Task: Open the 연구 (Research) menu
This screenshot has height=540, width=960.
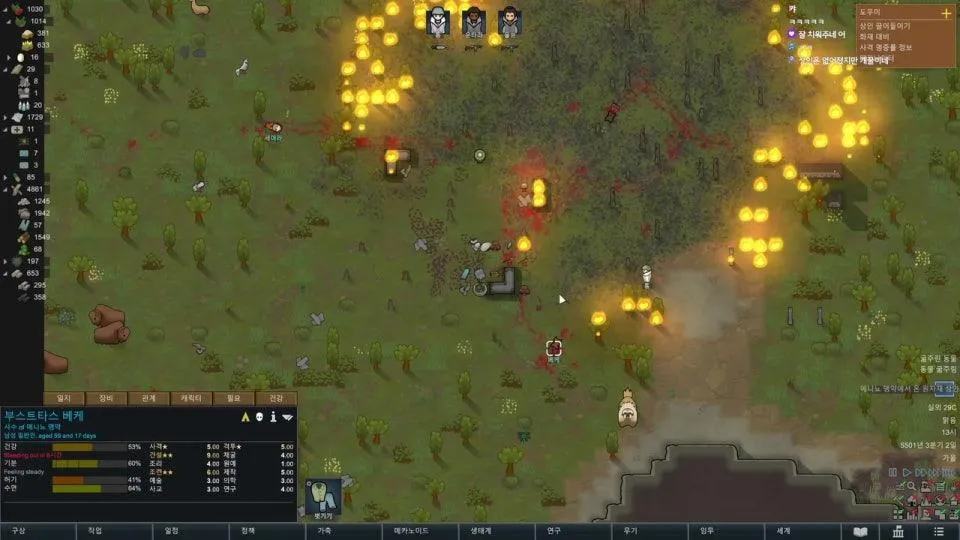Action: (x=553, y=531)
